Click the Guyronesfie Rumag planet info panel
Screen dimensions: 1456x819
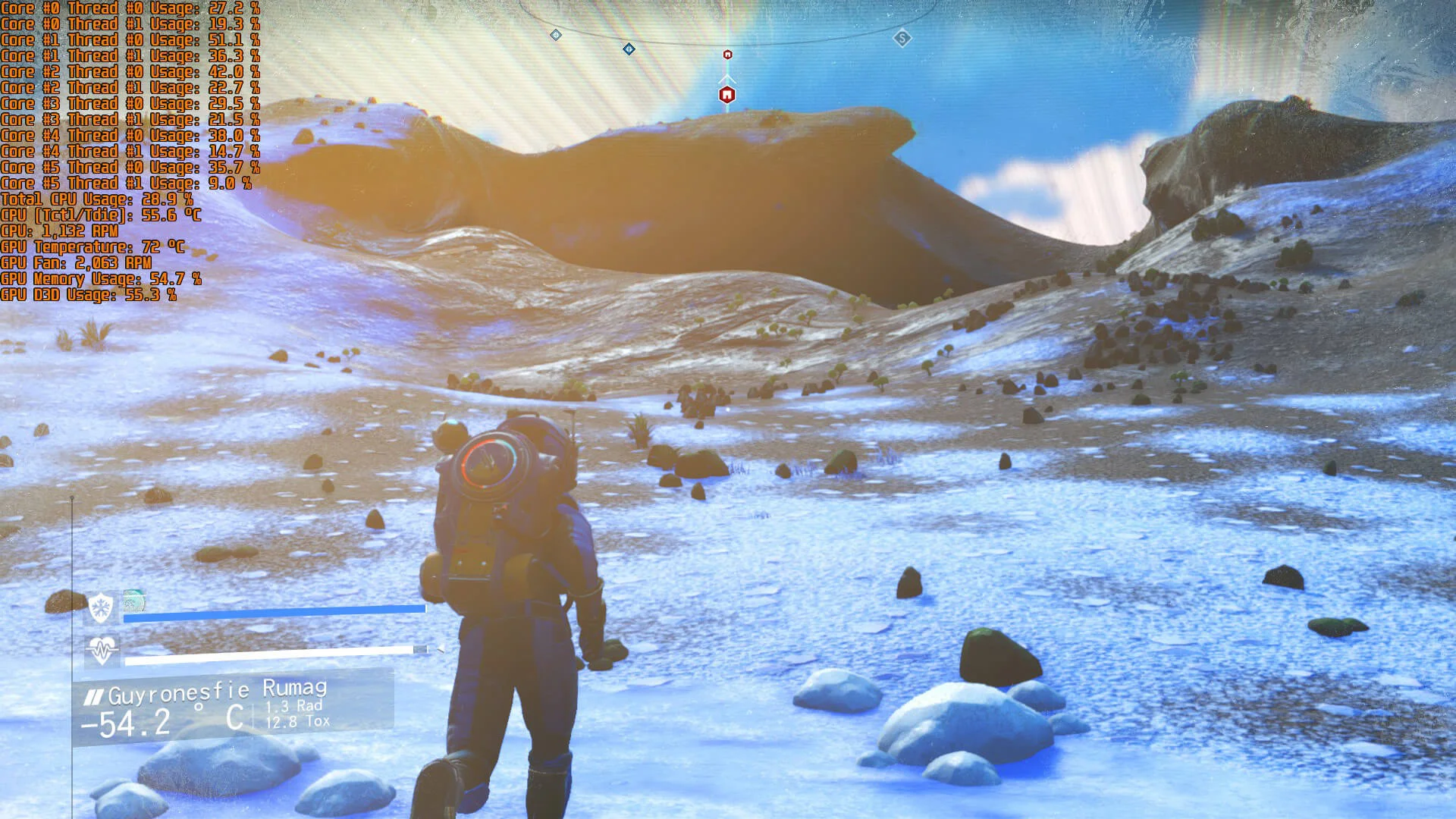tap(234, 707)
